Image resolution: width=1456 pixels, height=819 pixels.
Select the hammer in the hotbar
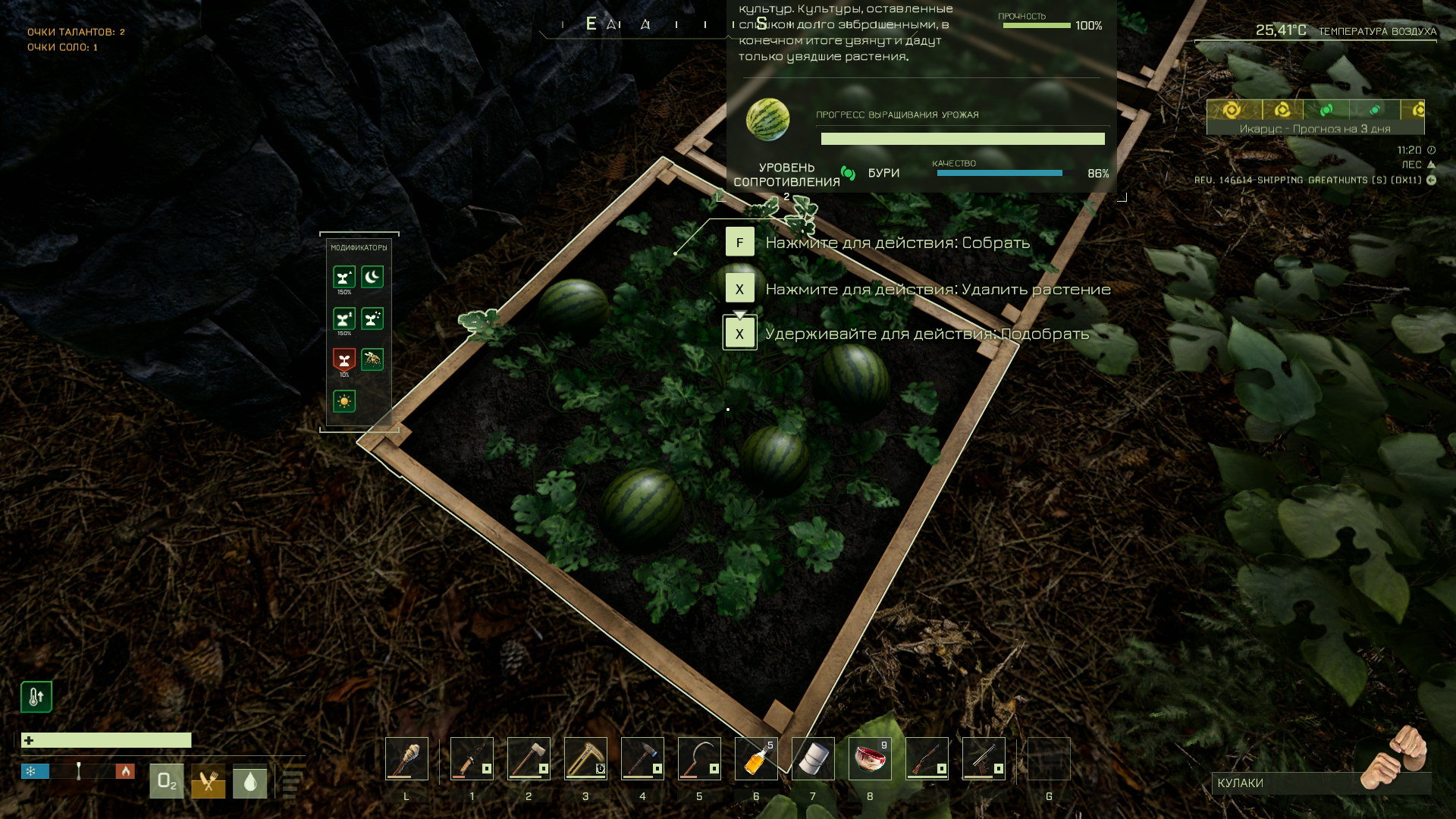[x=642, y=758]
